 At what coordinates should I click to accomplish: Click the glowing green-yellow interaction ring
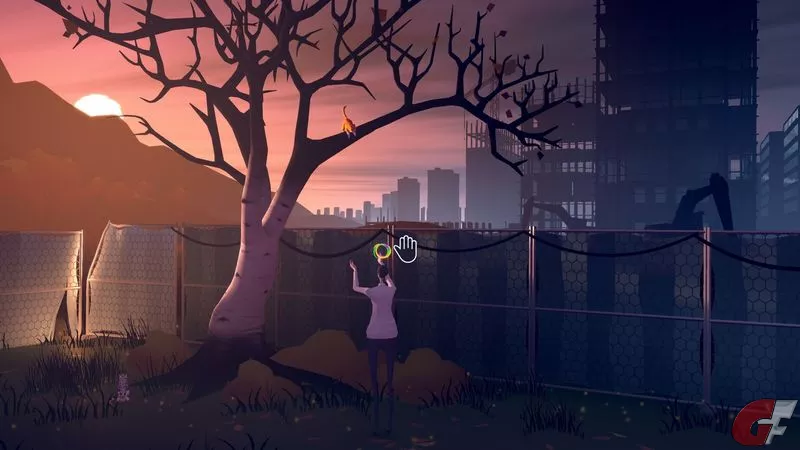pos(380,252)
